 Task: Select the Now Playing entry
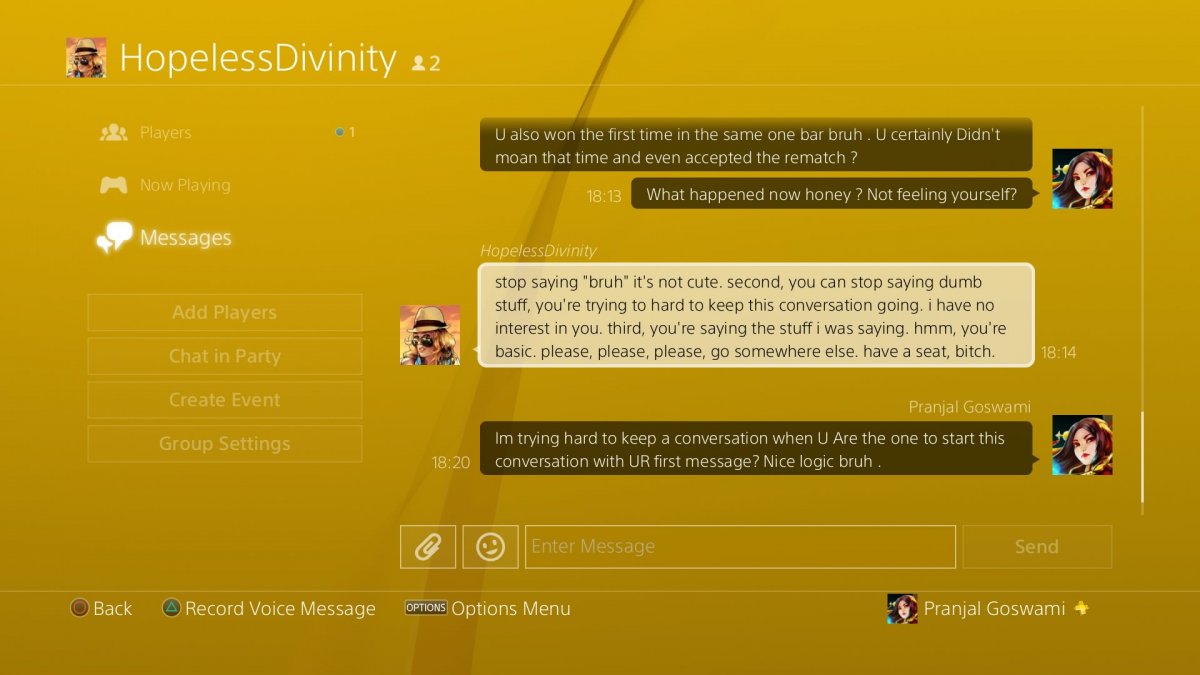[184, 185]
